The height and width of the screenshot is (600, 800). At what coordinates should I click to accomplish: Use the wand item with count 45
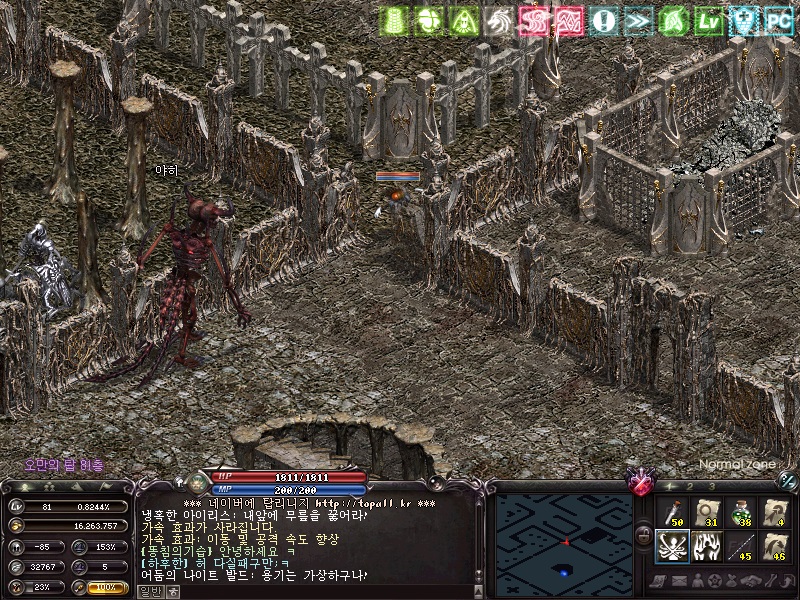point(742,547)
